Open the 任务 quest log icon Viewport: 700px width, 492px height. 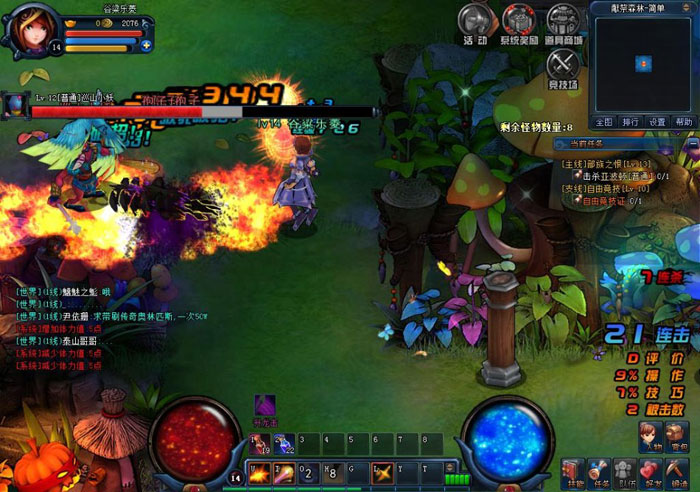tap(598, 470)
